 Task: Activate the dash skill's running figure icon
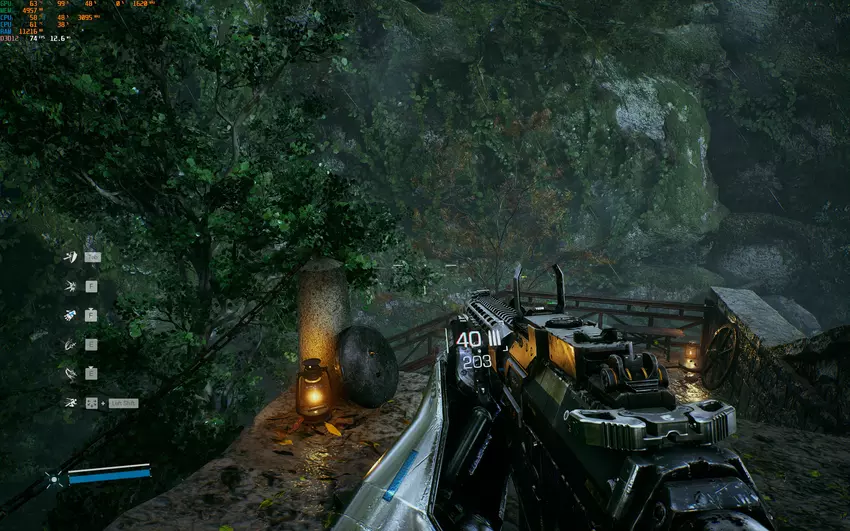coord(69,402)
